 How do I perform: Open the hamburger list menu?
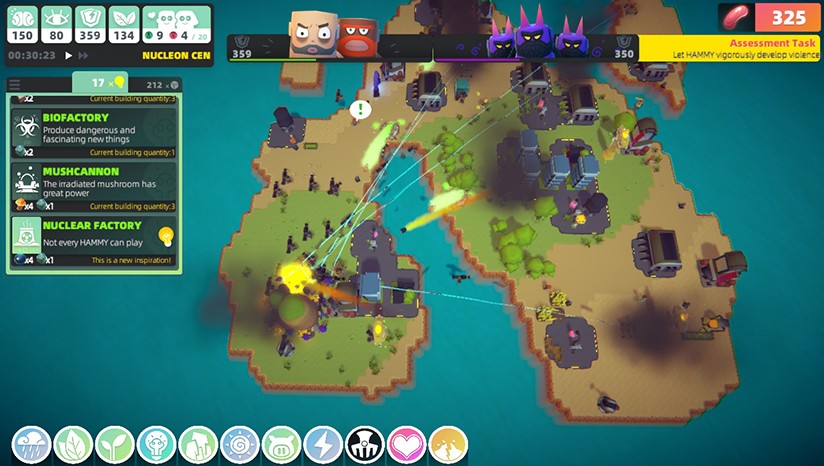click(15, 84)
